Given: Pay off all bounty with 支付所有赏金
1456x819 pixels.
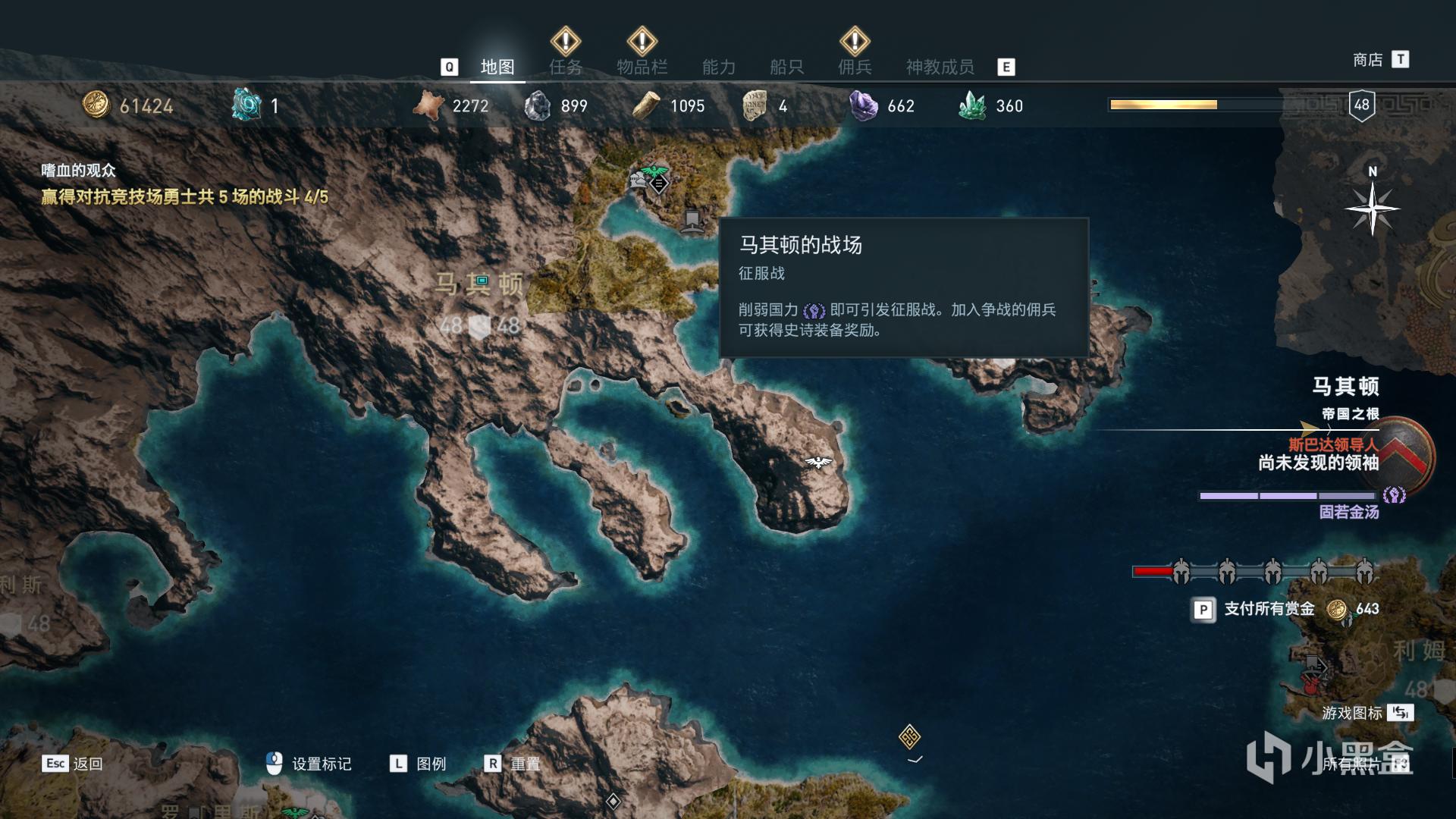Looking at the screenshot, I should (x=1269, y=609).
